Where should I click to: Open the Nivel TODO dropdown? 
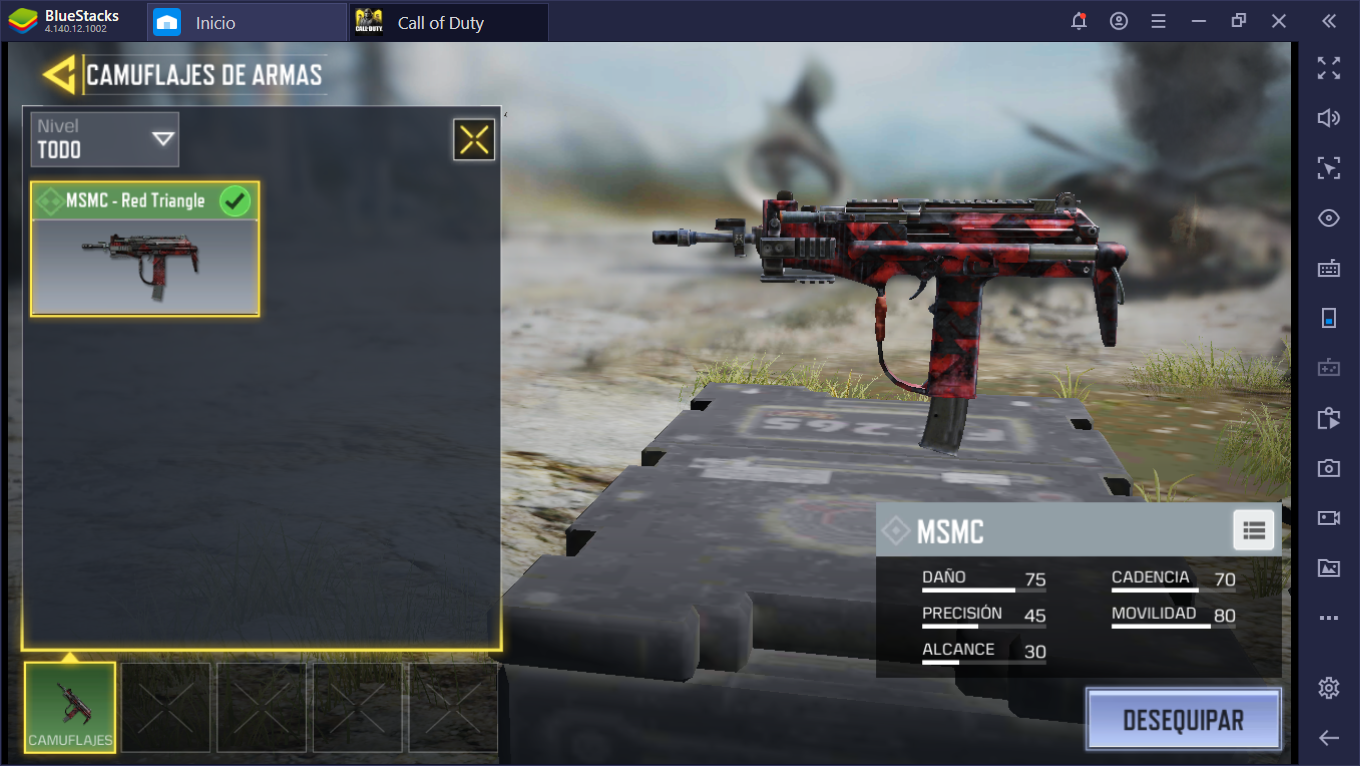click(106, 139)
